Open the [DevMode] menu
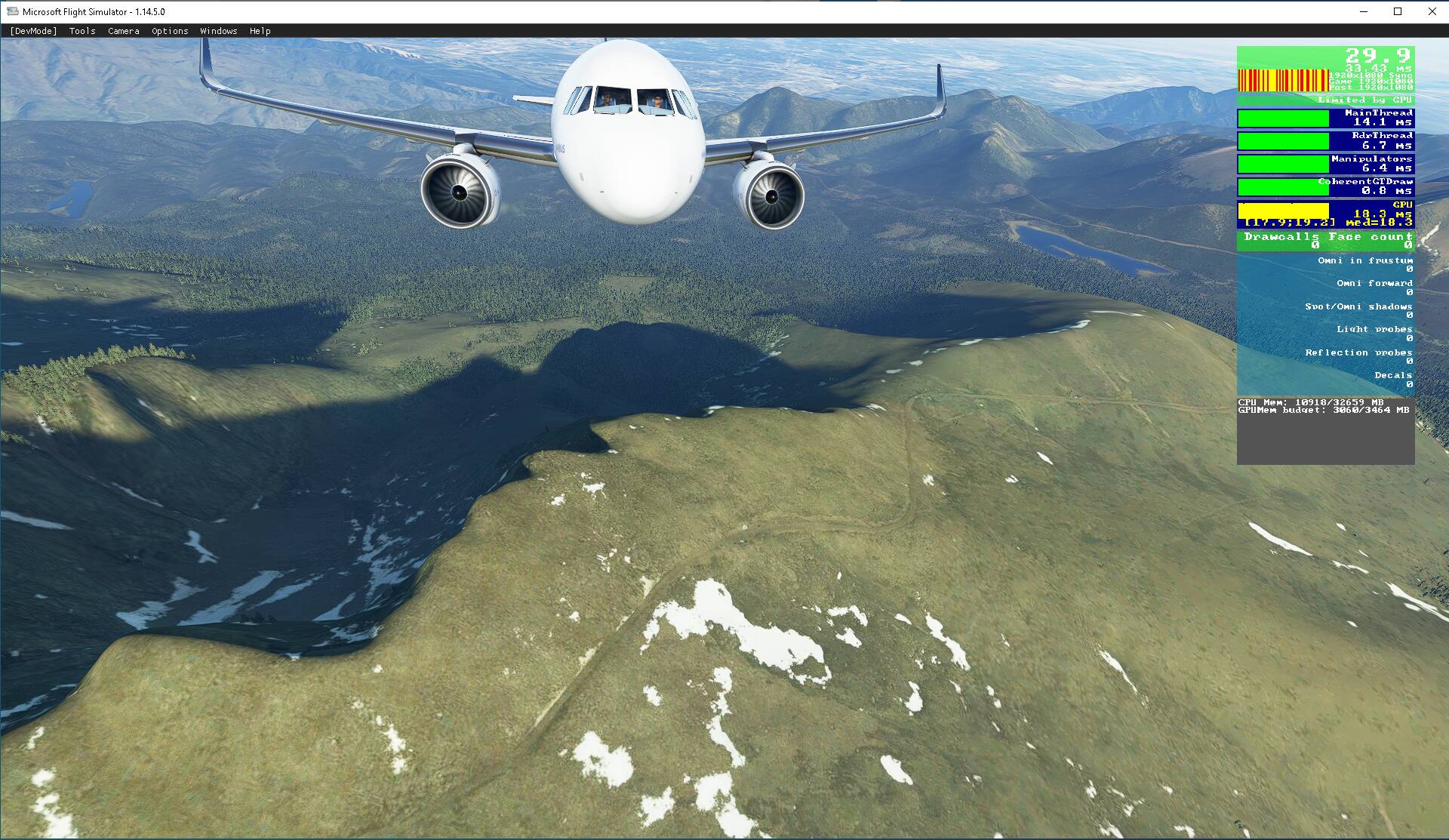 click(x=33, y=31)
